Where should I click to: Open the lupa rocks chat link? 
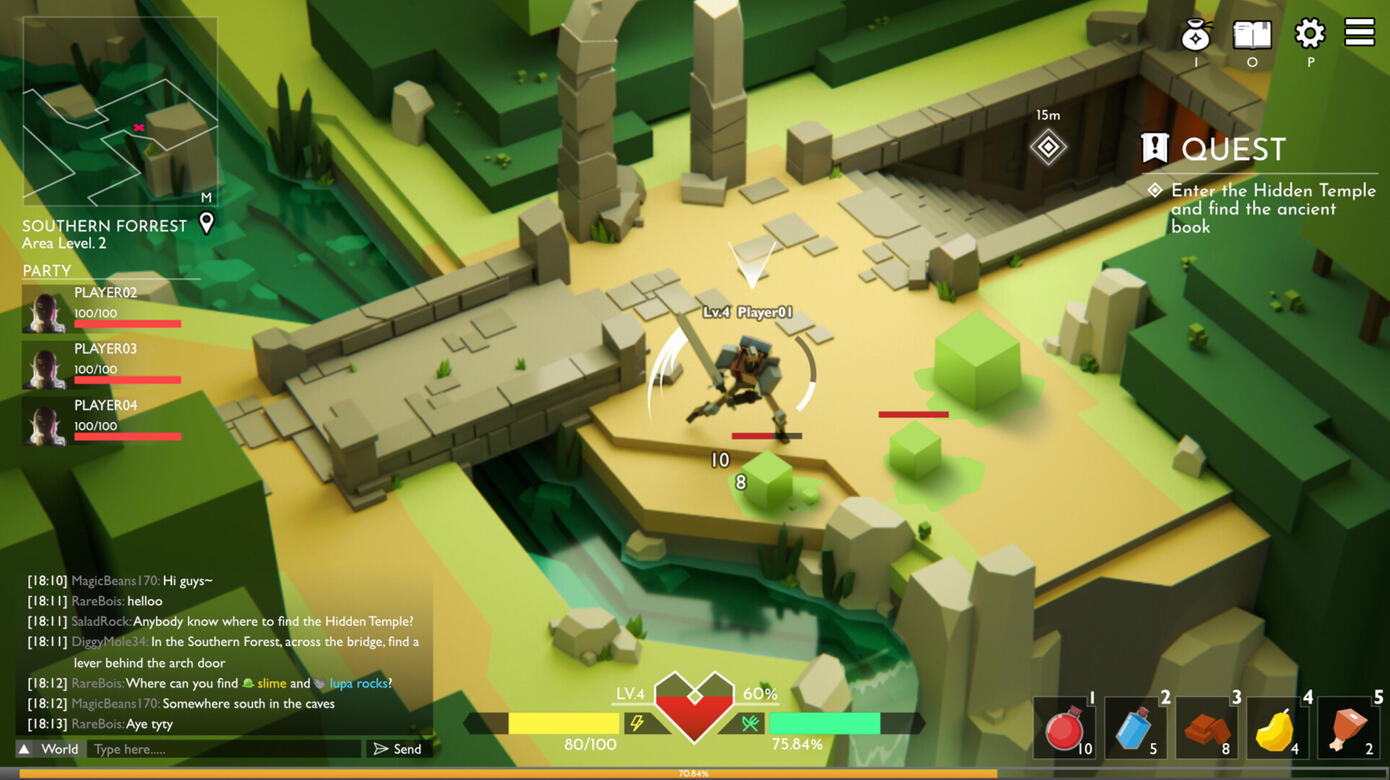click(x=357, y=683)
